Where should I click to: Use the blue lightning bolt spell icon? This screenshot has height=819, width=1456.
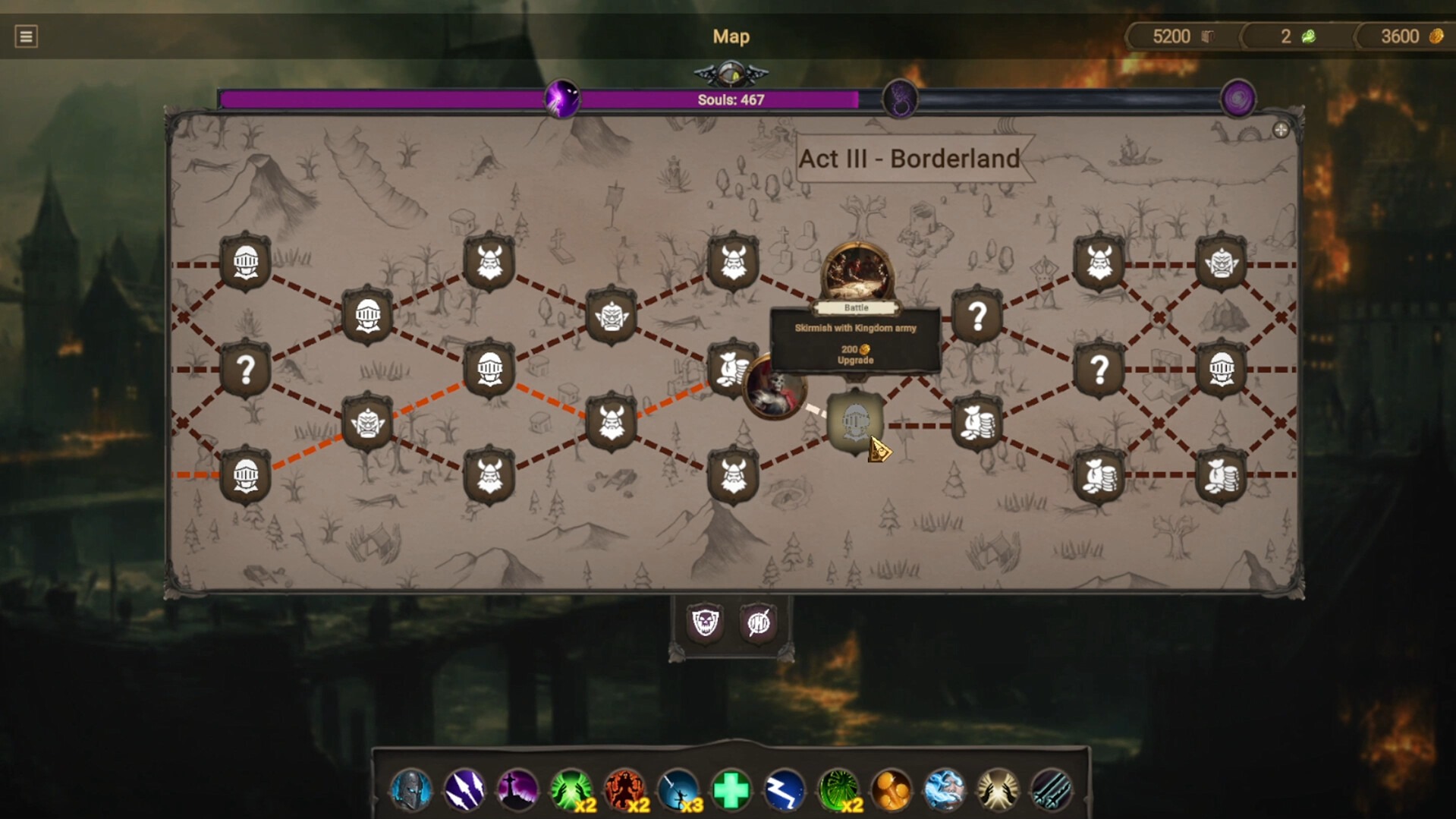[786, 789]
